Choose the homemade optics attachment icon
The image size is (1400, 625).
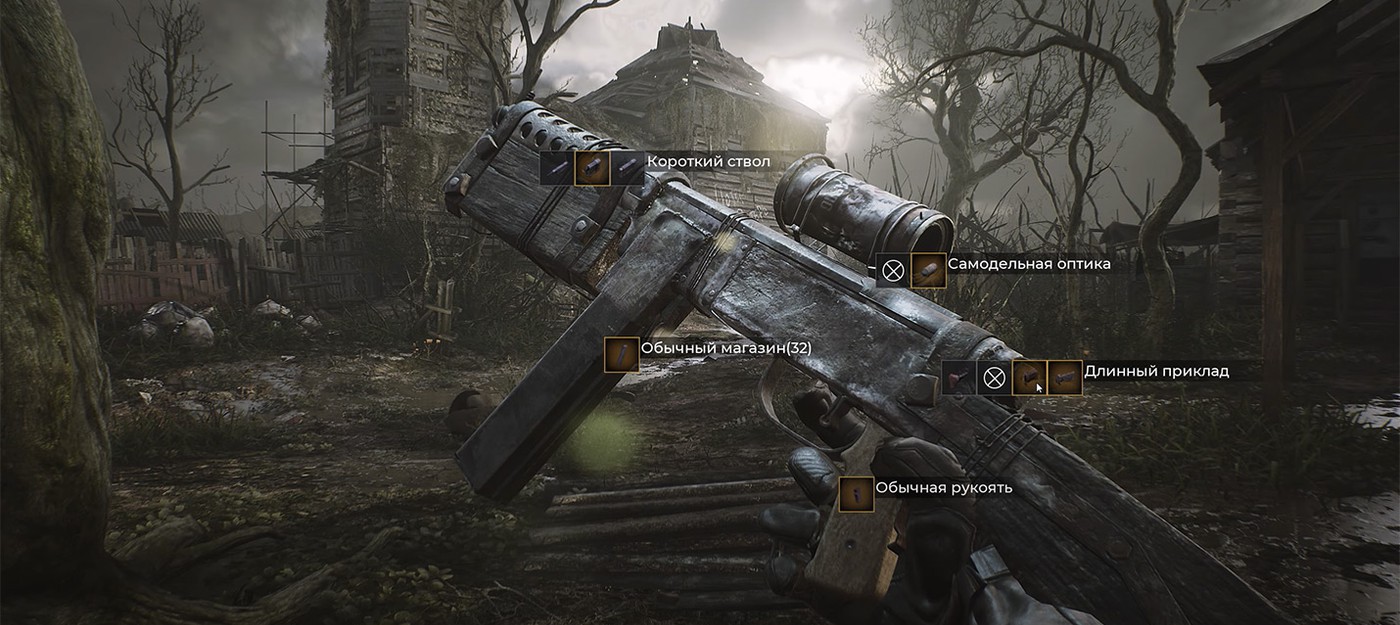[929, 270]
